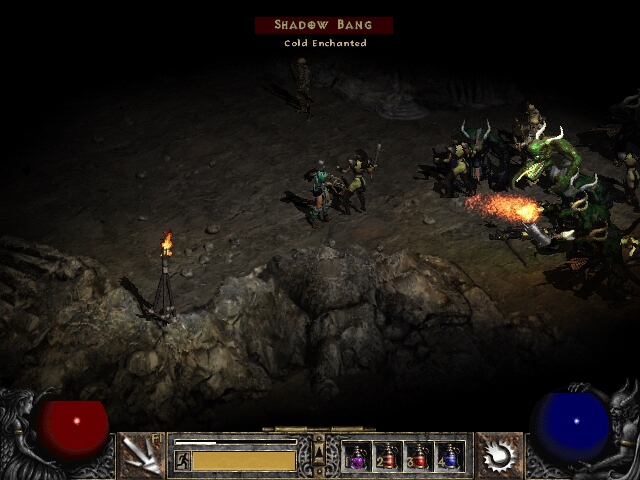Image resolution: width=640 pixels, height=480 pixels.
Task: Use the blue mana potion in slot 4
Action: click(x=450, y=457)
